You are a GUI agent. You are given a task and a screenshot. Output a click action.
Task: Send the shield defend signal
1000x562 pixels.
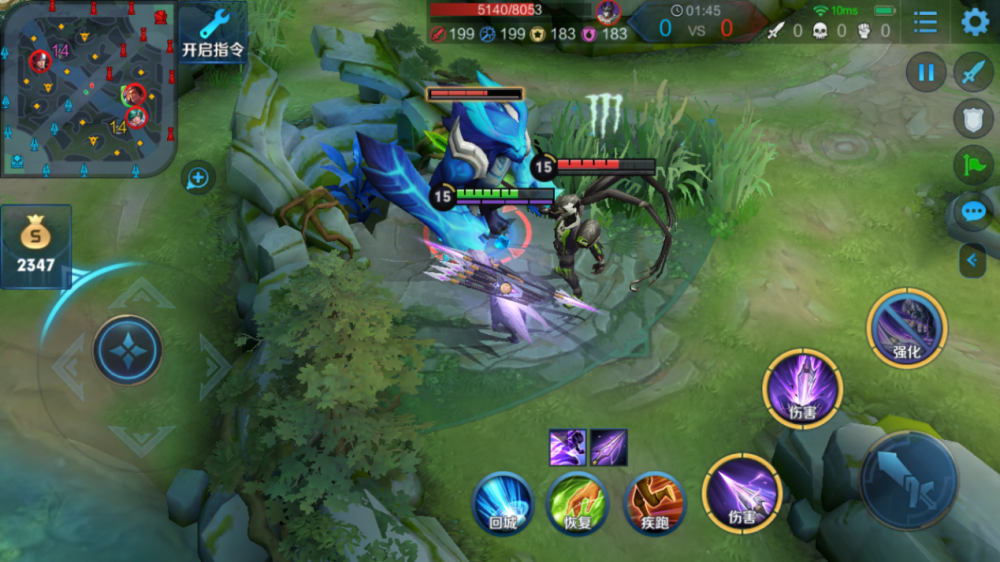[x=974, y=117]
